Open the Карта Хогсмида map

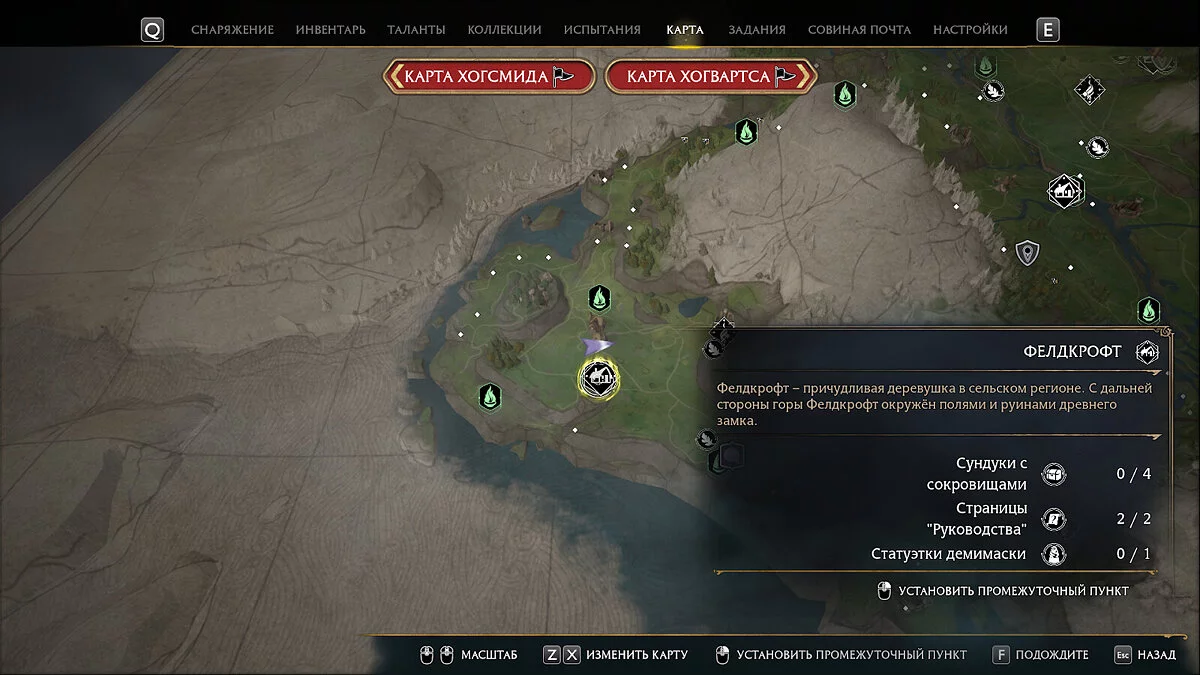coord(489,76)
